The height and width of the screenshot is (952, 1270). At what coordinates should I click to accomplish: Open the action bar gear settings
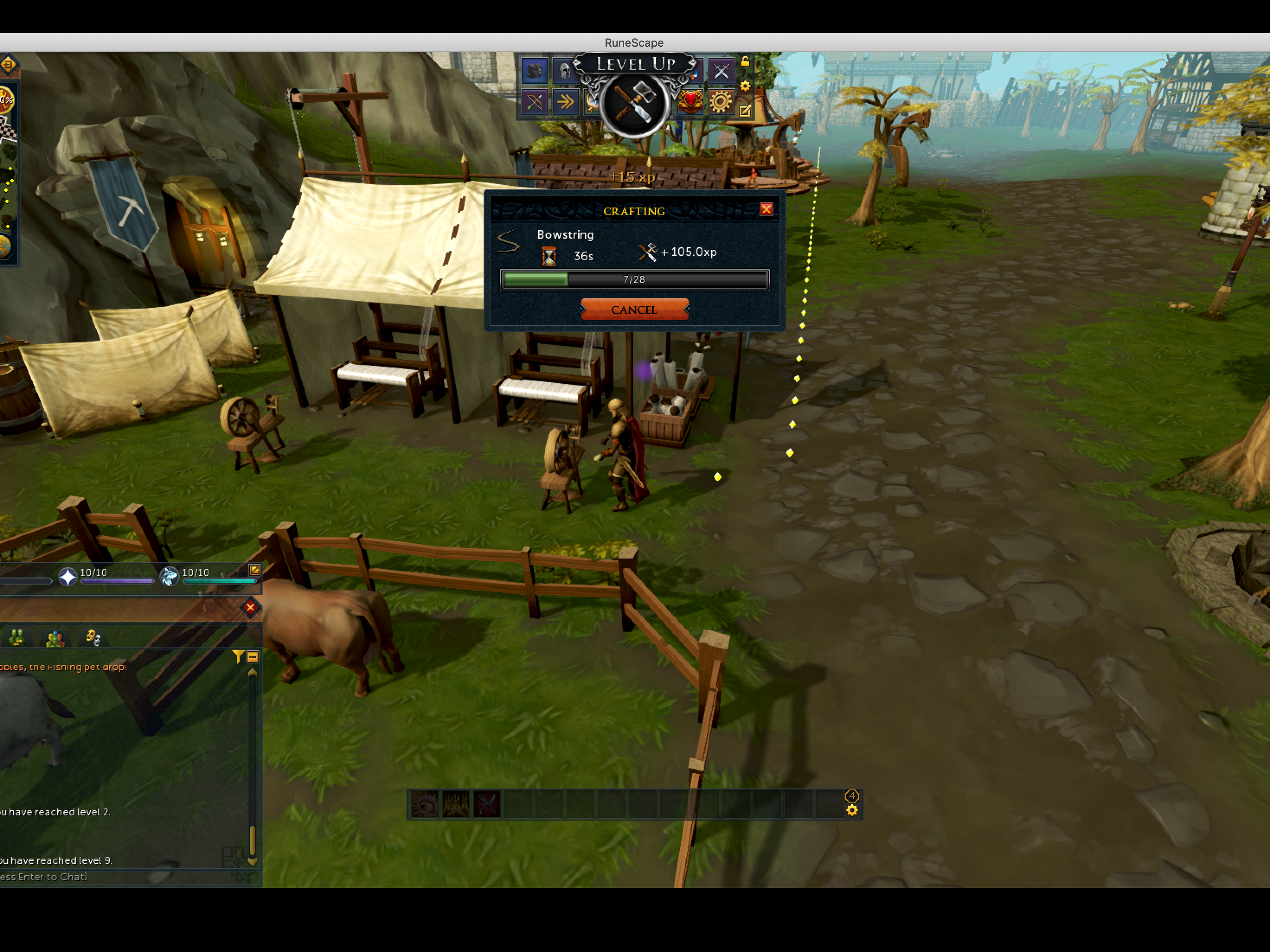(852, 810)
